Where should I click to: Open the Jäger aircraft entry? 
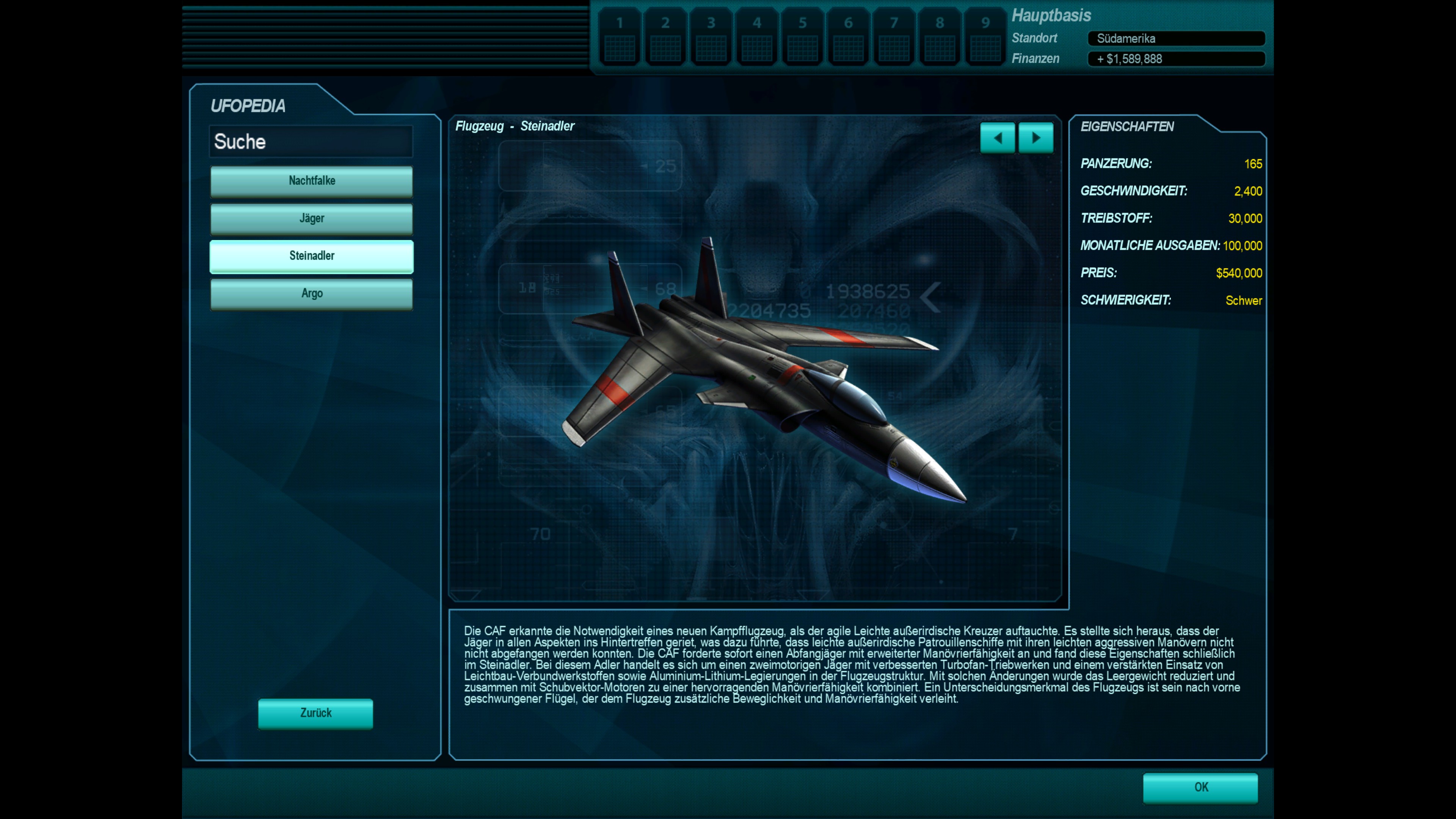[x=311, y=219]
